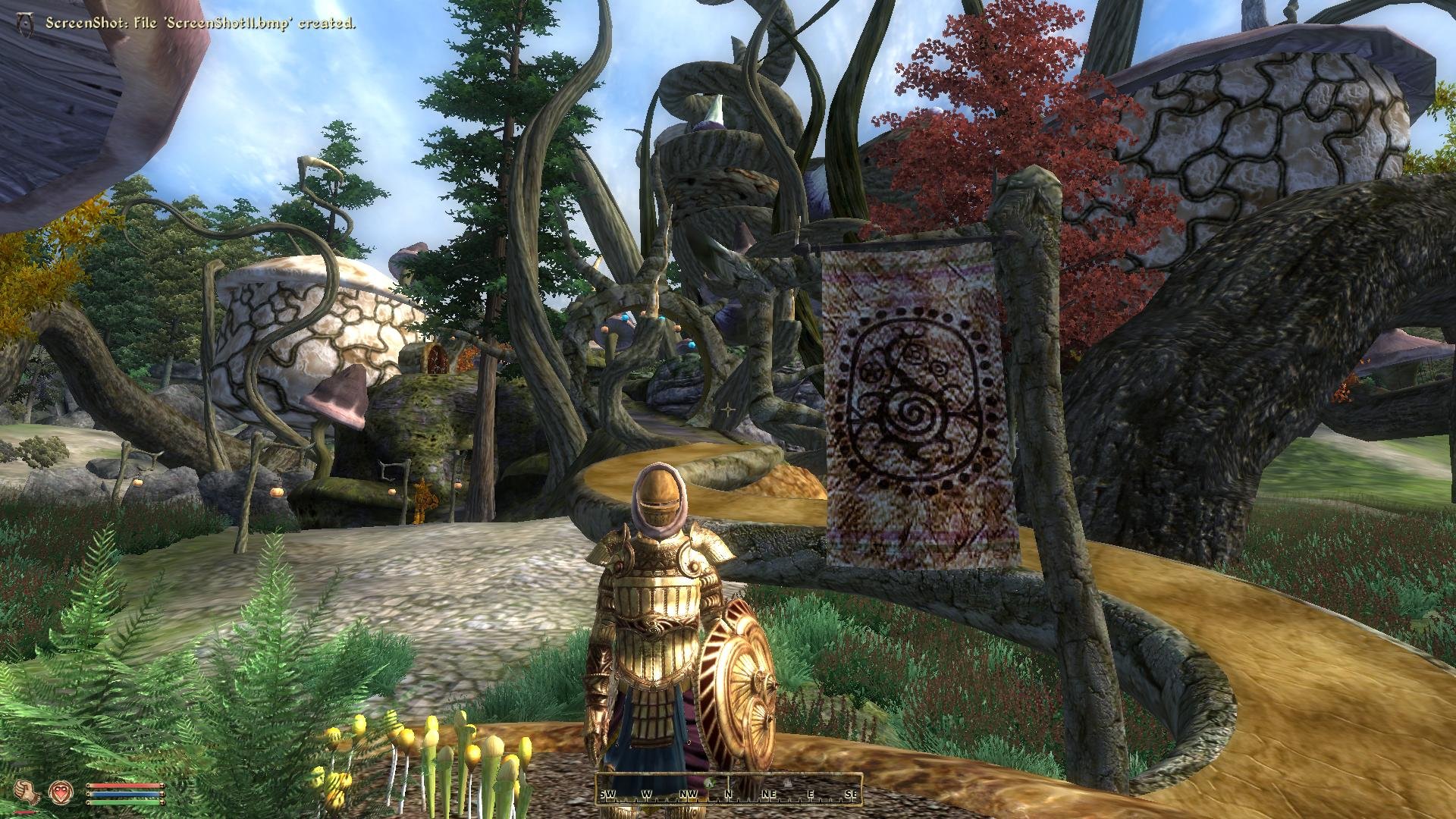
Task: Click the N label on the compass bar
Action: [x=728, y=794]
